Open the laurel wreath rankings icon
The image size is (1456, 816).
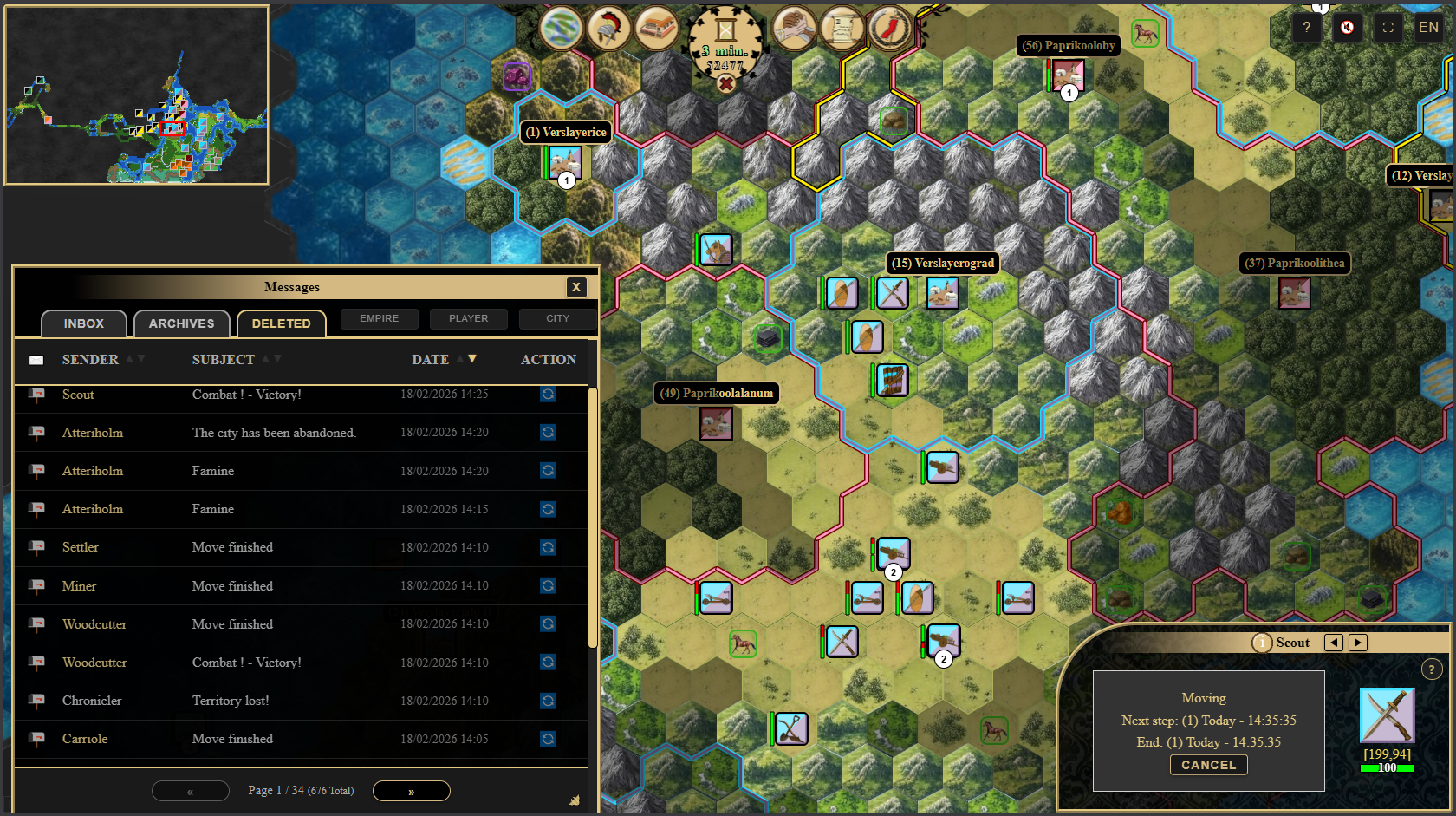coord(889,28)
